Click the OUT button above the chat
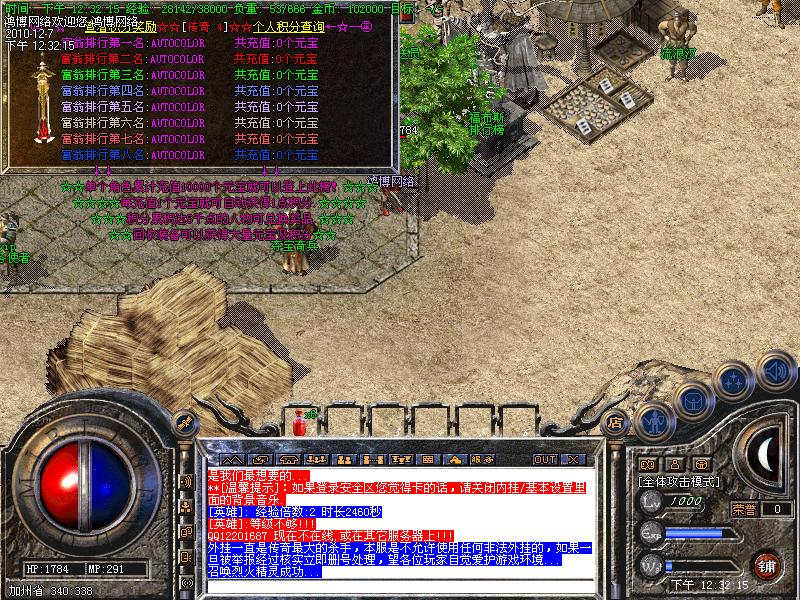 544,460
